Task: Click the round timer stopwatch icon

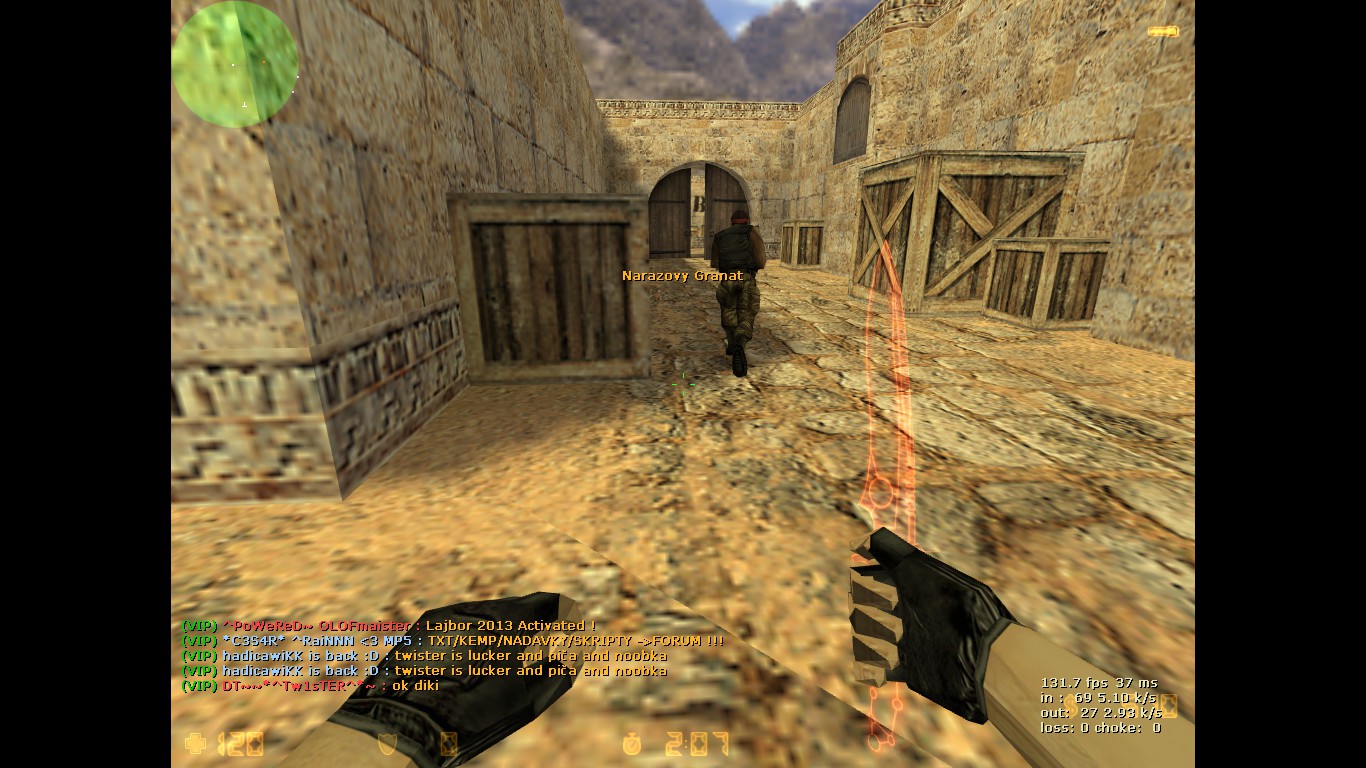Action: tap(632, 744)
